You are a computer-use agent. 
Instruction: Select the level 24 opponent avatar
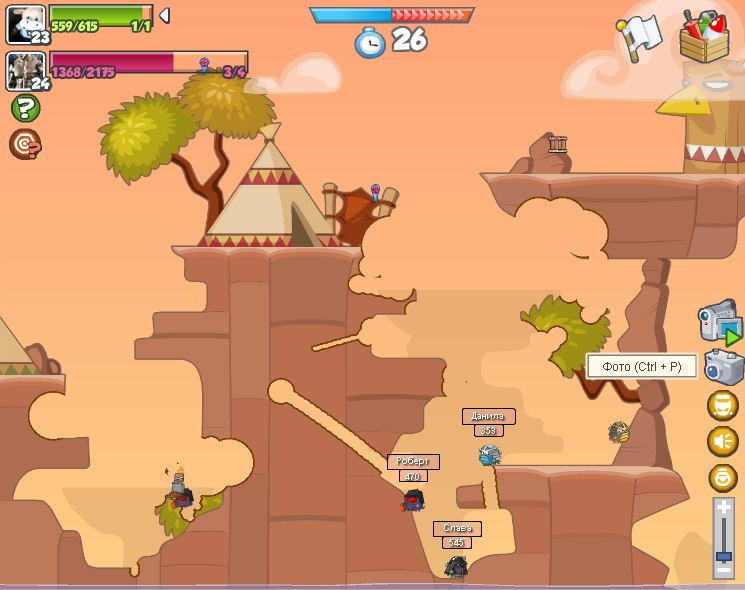[25, 70]
